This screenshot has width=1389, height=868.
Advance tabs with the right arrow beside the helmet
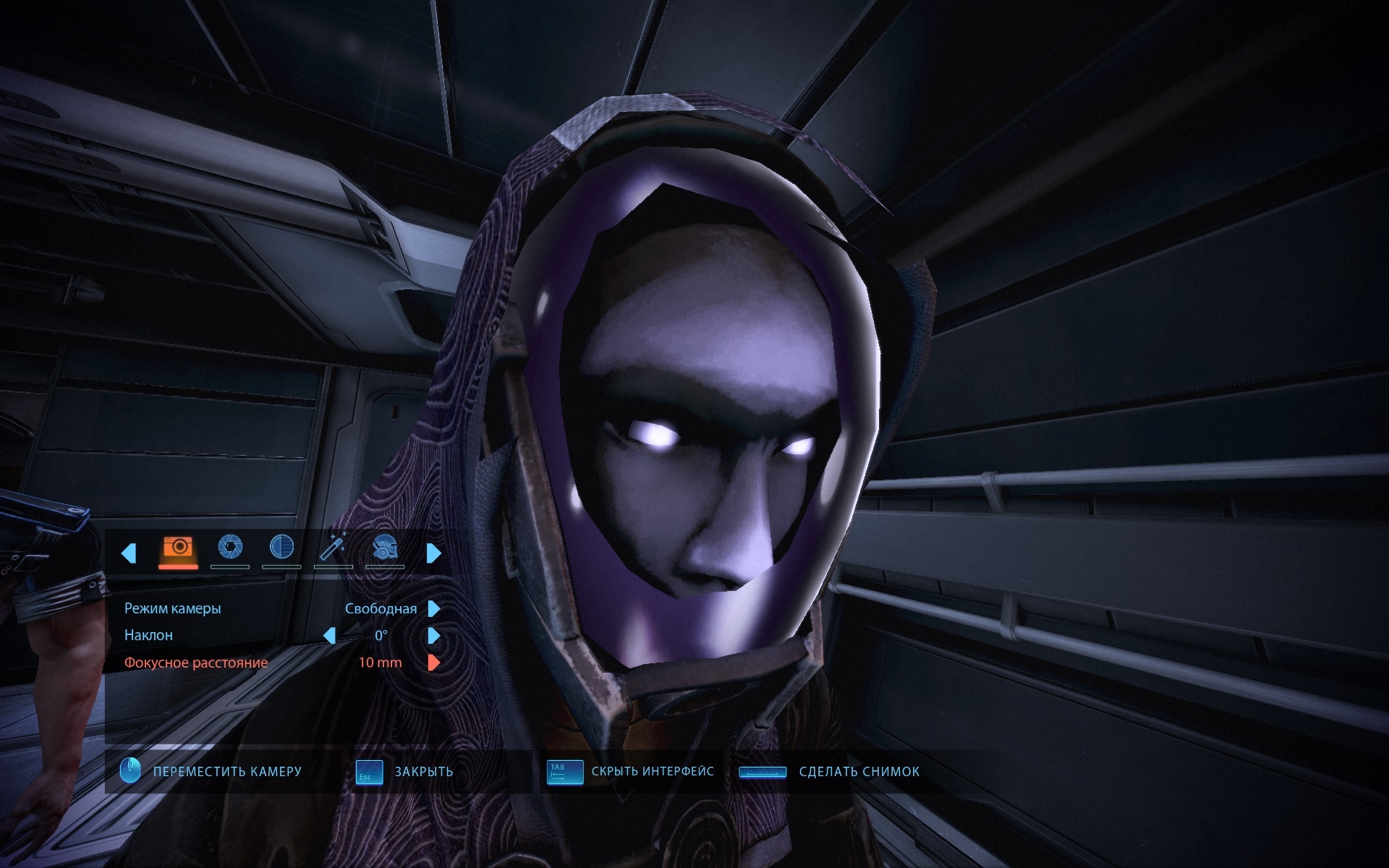(434, 553)
